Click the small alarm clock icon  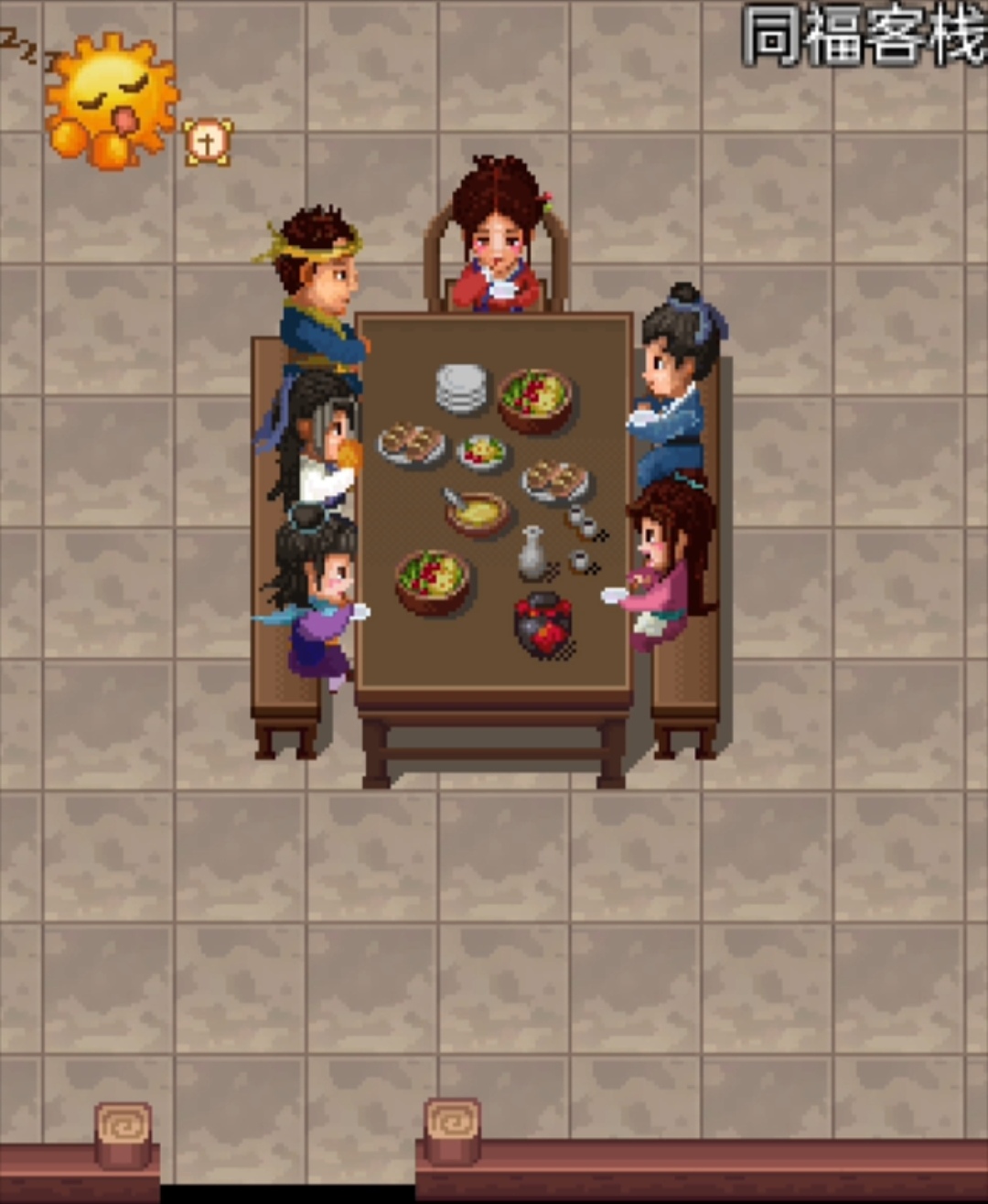pos(208,142)
